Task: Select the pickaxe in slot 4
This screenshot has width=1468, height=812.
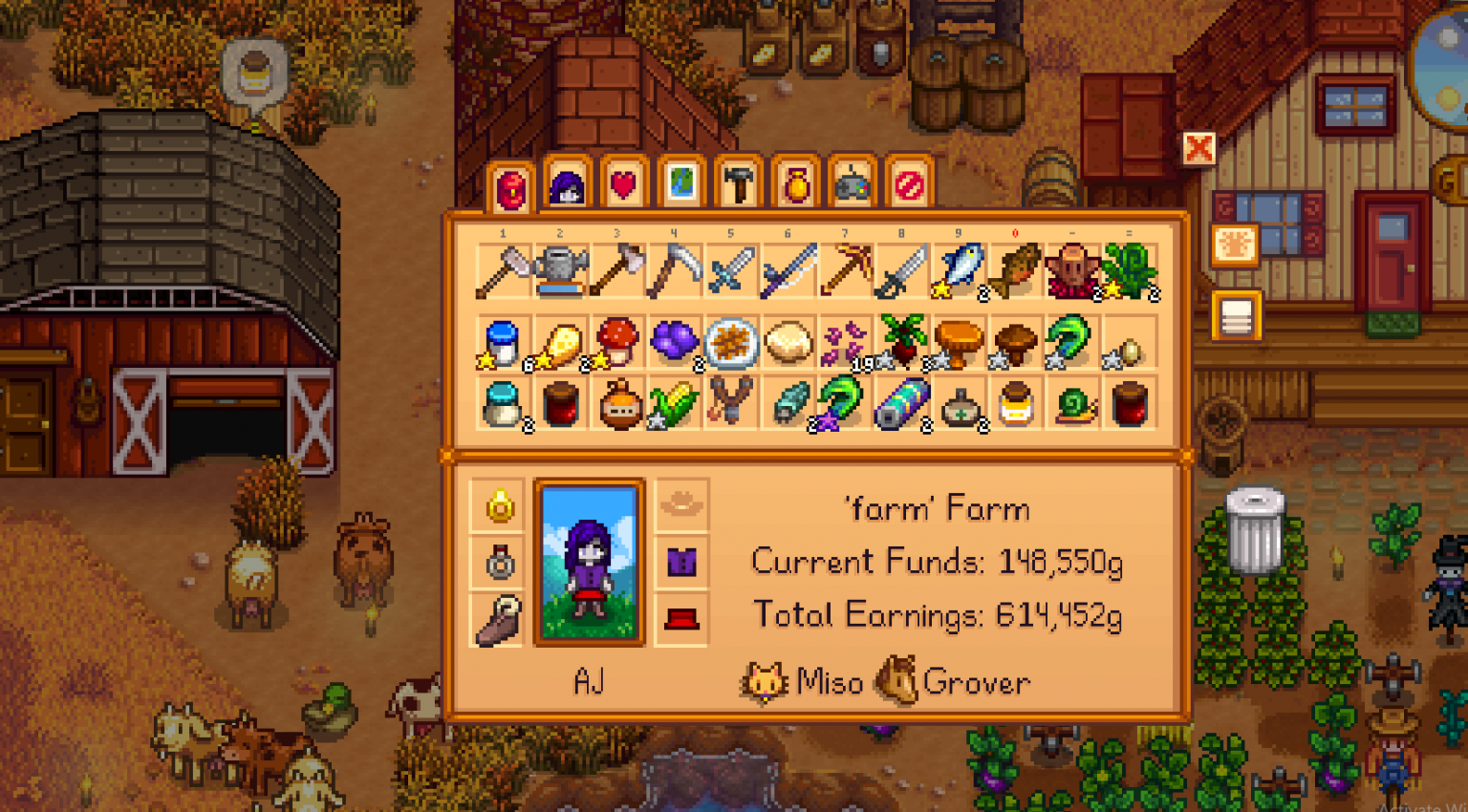Action: [x=674, y=270]
